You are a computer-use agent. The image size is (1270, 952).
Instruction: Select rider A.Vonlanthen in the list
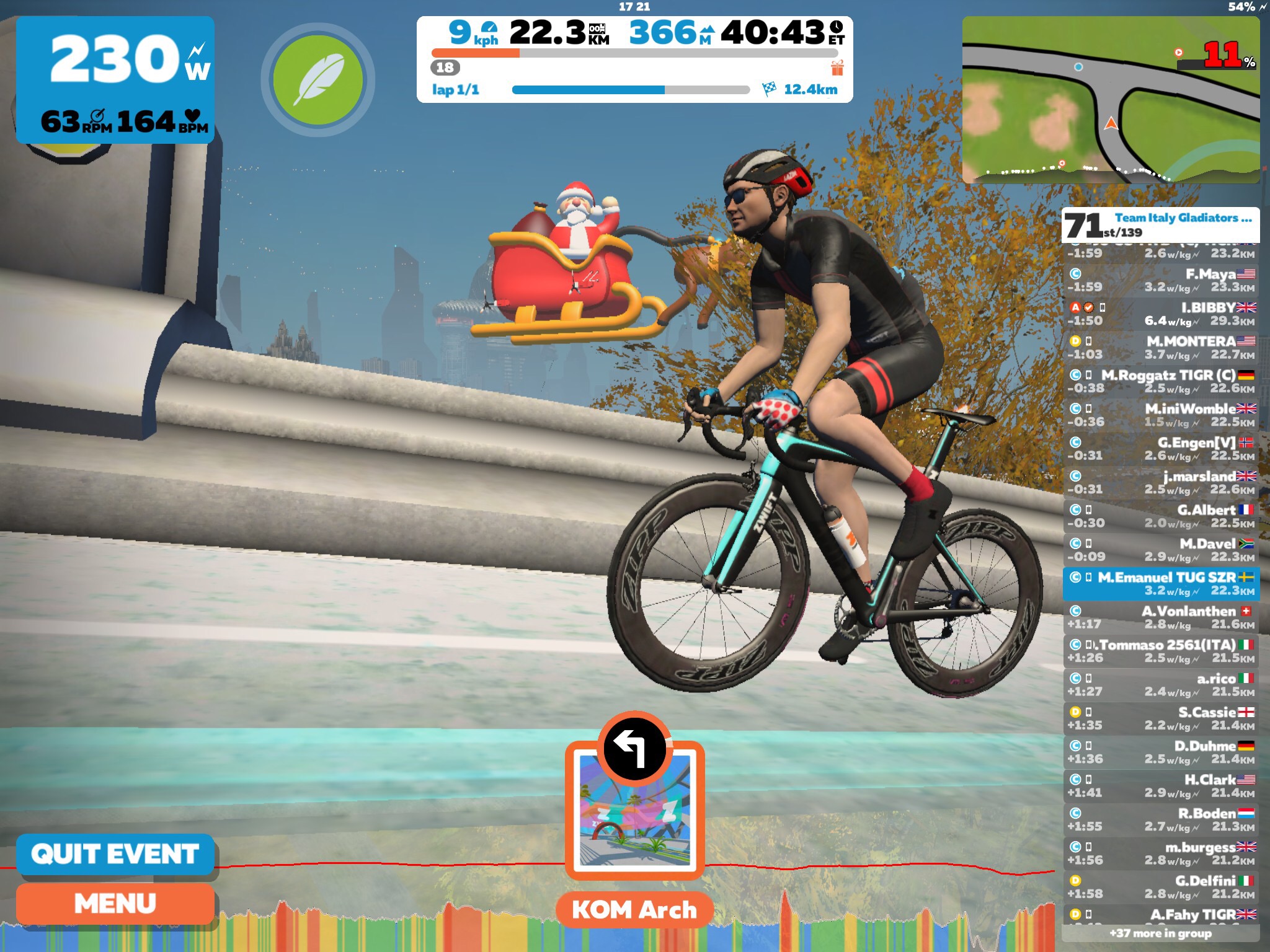coord(1161,617)
